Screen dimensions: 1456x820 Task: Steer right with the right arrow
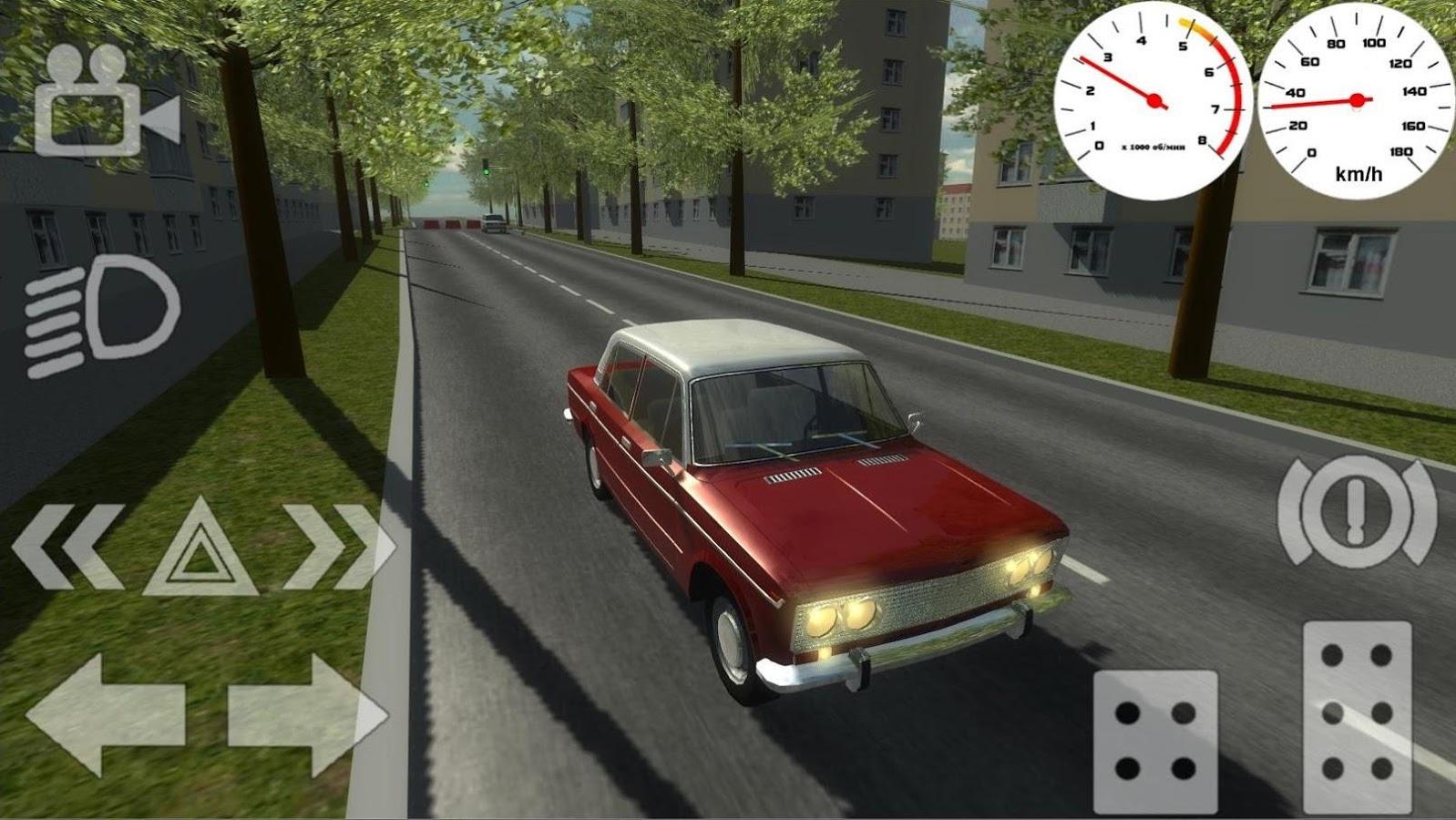307,713
